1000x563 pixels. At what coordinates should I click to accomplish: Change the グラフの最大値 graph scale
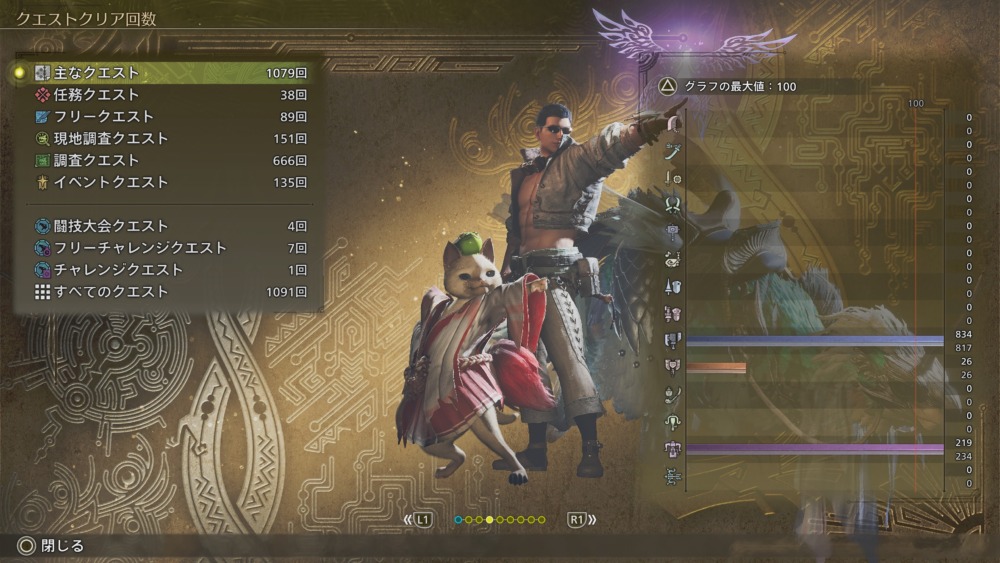coord(727,87)
